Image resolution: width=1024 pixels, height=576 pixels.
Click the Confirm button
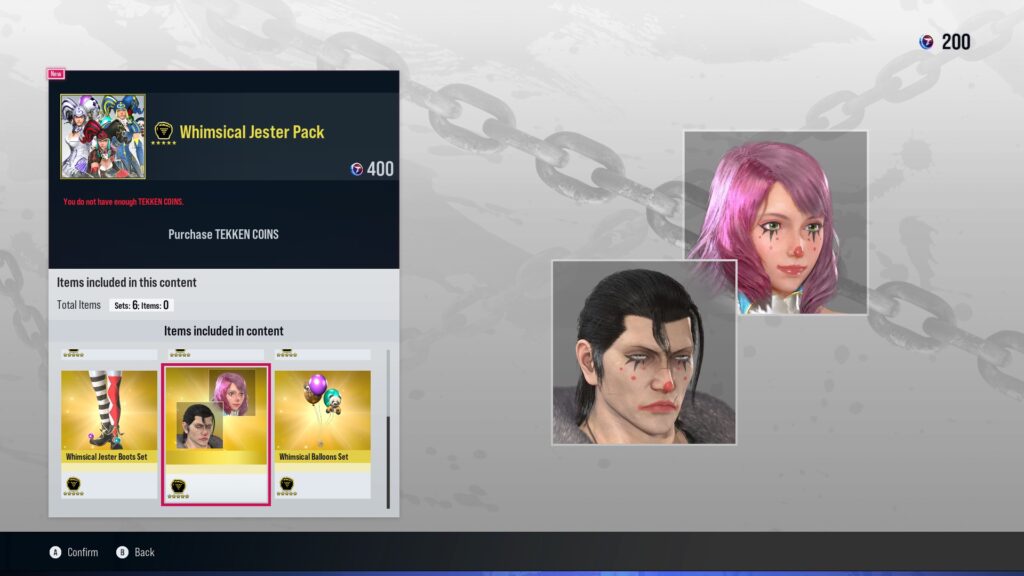[x=75, y=552]
